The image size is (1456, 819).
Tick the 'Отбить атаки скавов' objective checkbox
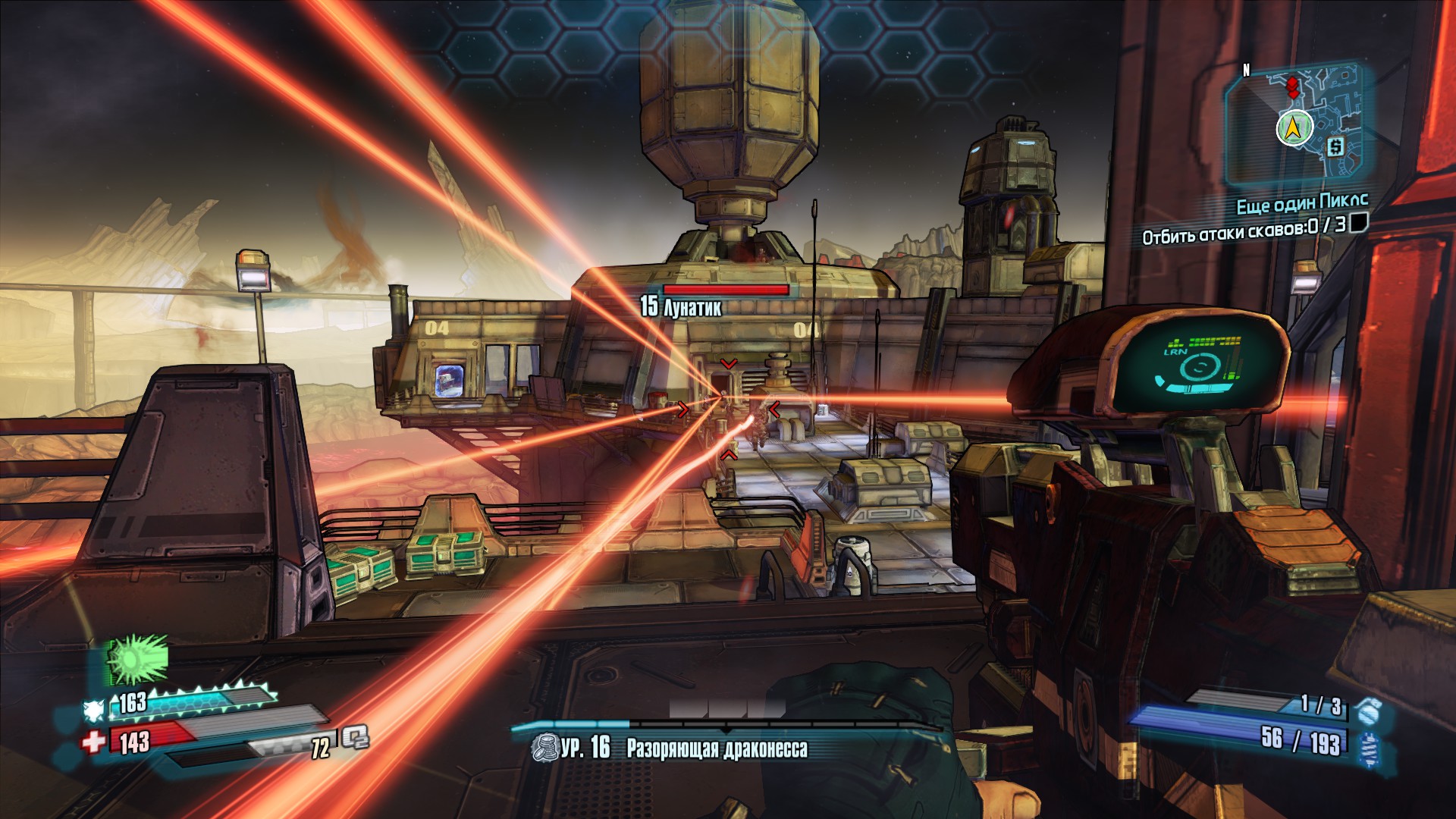pyautogui.click(x=1359, y=222)
